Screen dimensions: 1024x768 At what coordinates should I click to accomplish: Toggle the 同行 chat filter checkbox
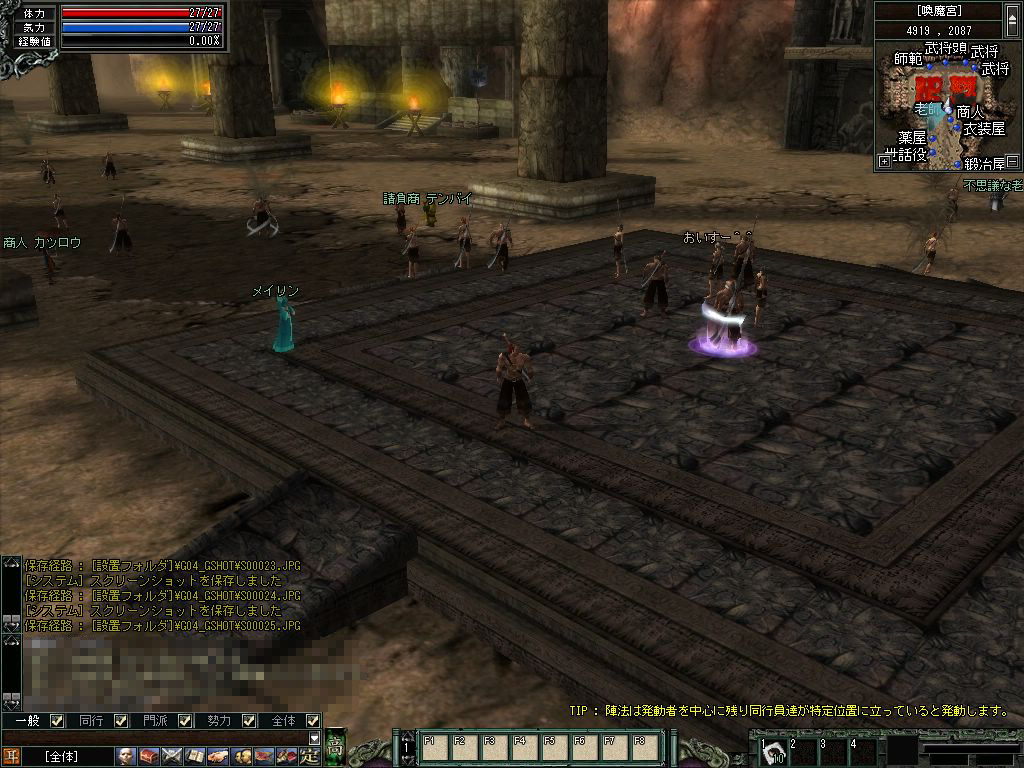click(x=121, y=720)
